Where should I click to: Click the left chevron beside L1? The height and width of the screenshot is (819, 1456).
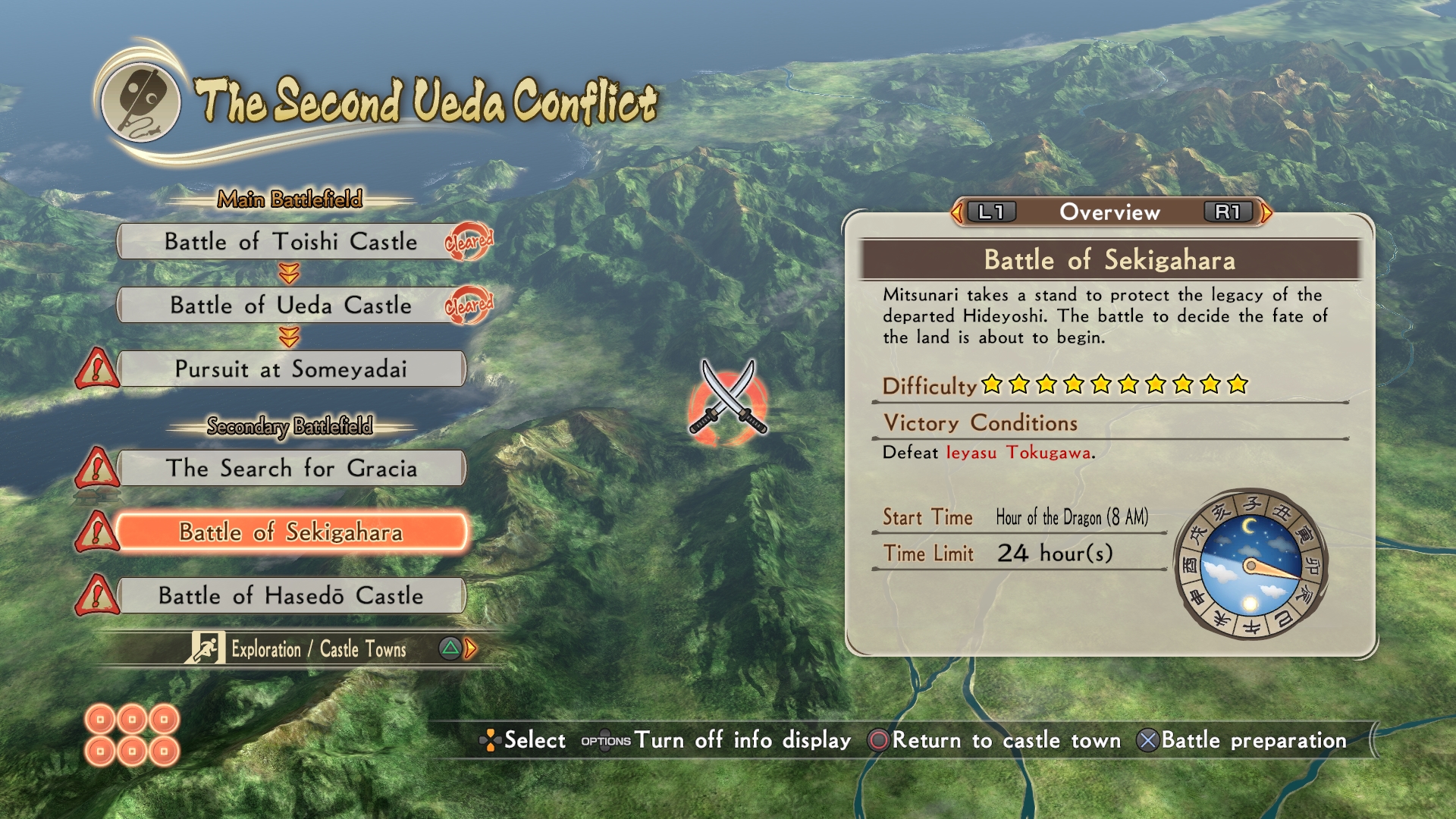(958, 212)
